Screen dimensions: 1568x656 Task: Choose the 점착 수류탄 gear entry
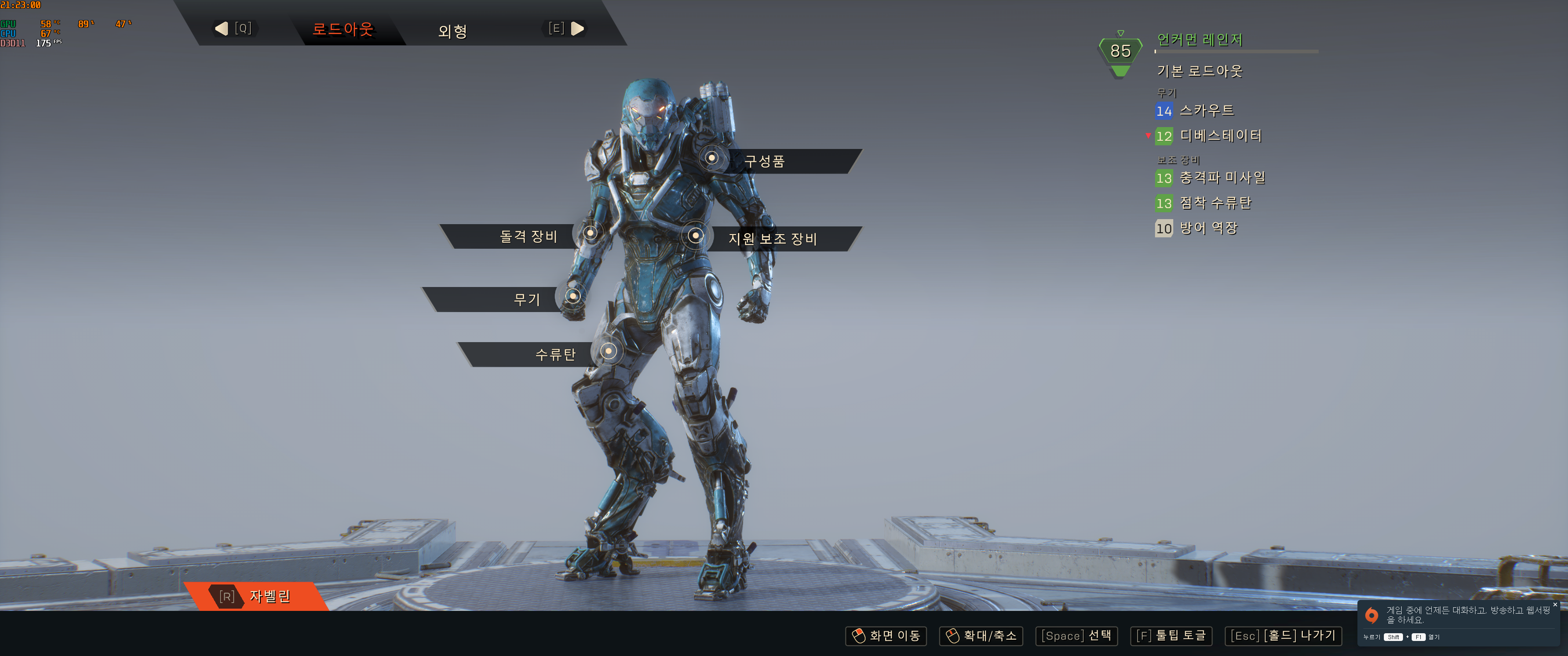1215,203
